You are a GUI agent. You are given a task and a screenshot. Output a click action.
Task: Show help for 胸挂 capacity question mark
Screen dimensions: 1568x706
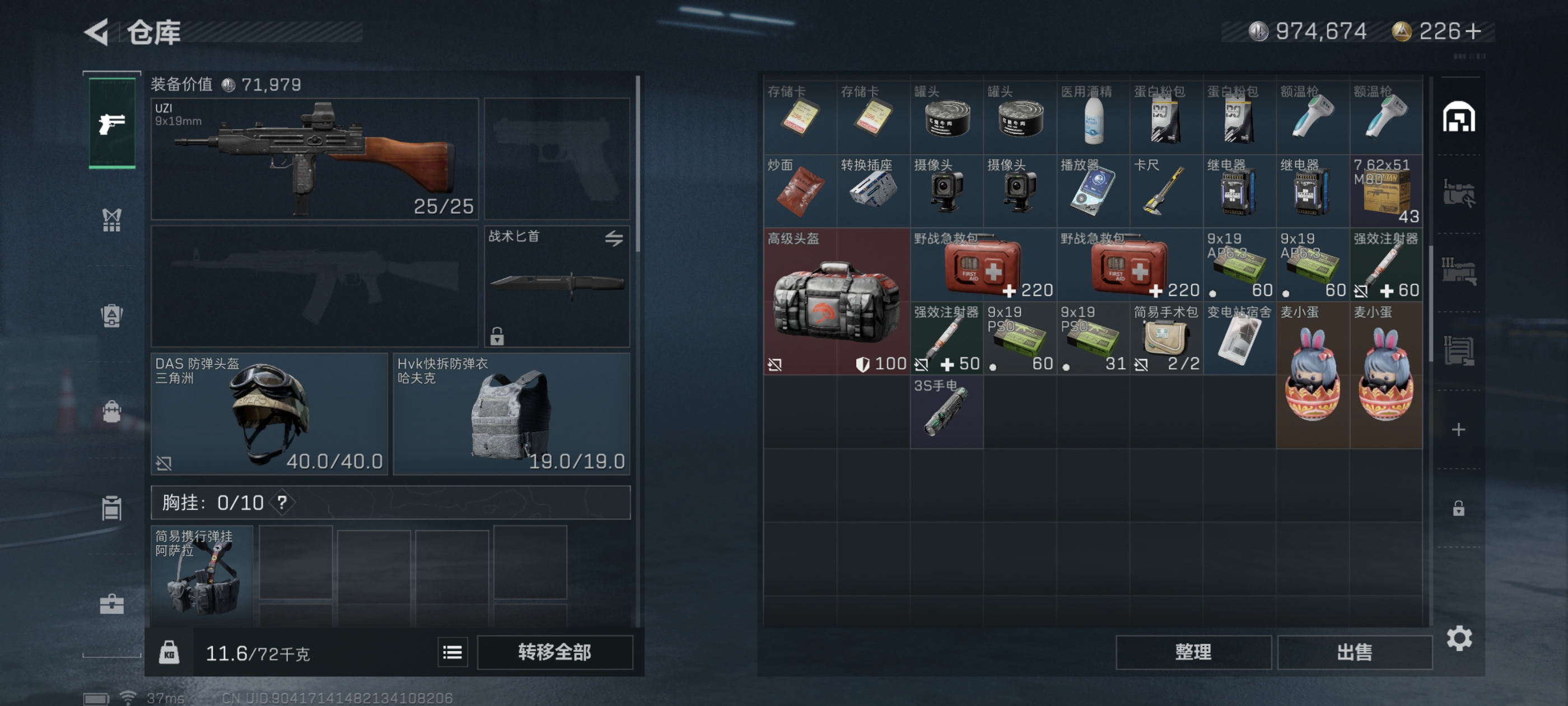click(x=282, y=503)
